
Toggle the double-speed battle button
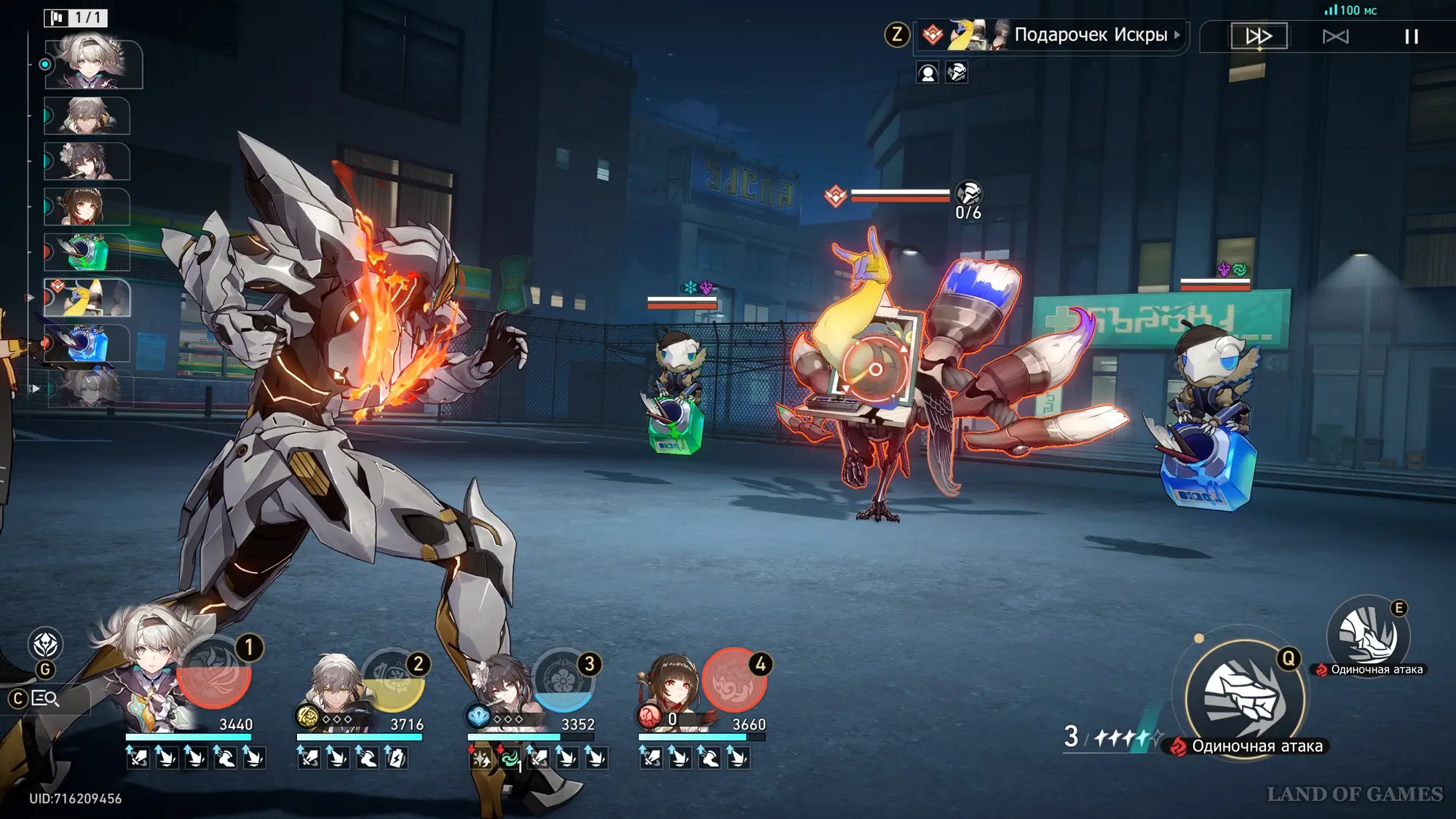[1259, 36]
